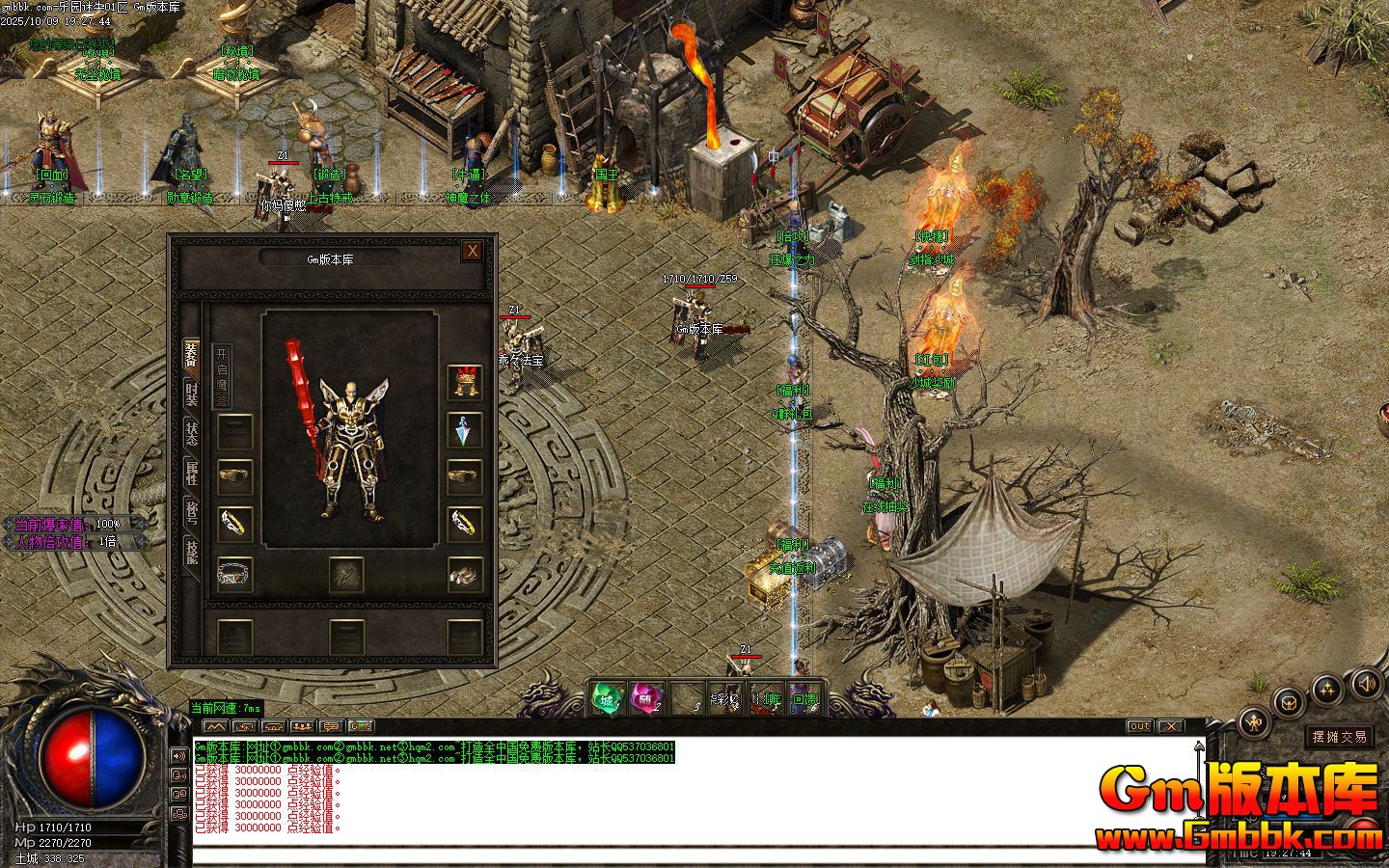Image resolution: width=1389 pixels, height=868 pixels.
Task: Close the Gm版本库 character panel
Action: tap(472, 252)
